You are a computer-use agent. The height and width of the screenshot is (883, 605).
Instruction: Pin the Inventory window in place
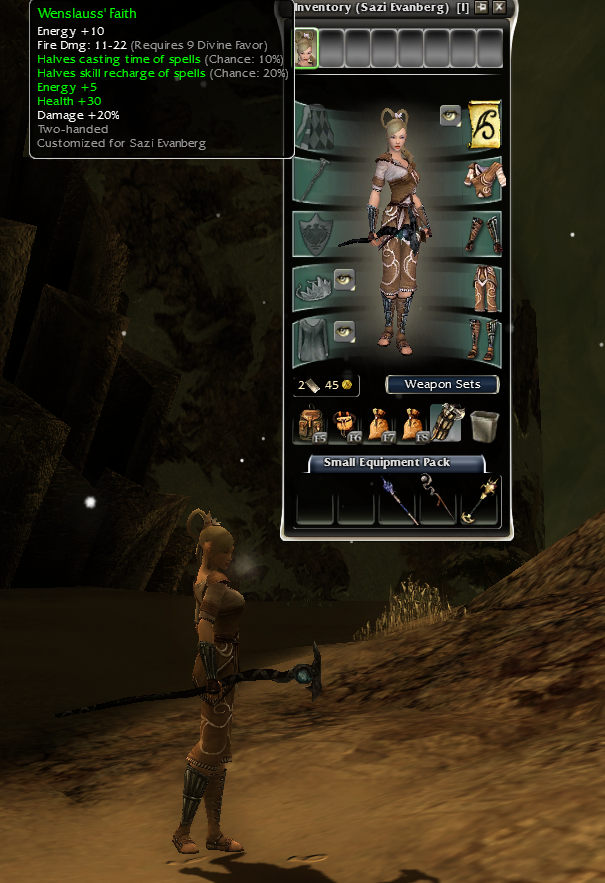[x=481, y=8]
